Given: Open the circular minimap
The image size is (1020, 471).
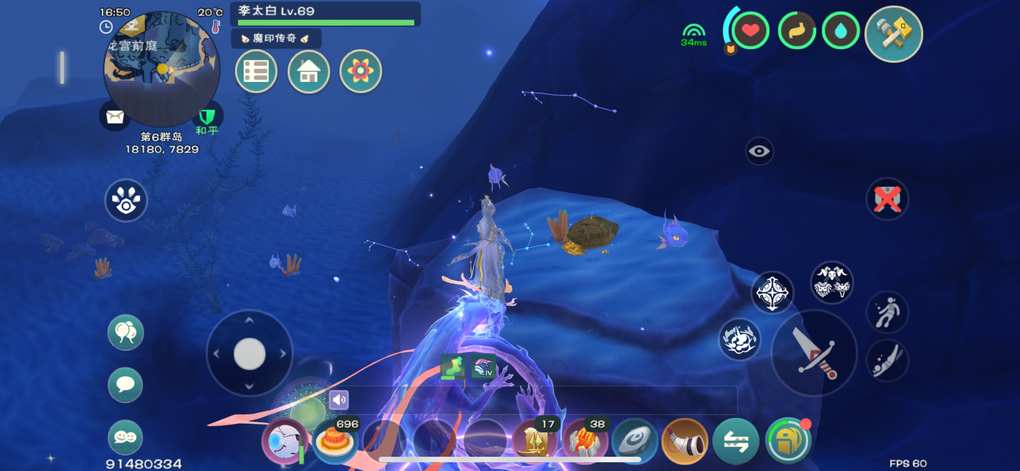Looking at the screenshot, I should tap(161, 69).
